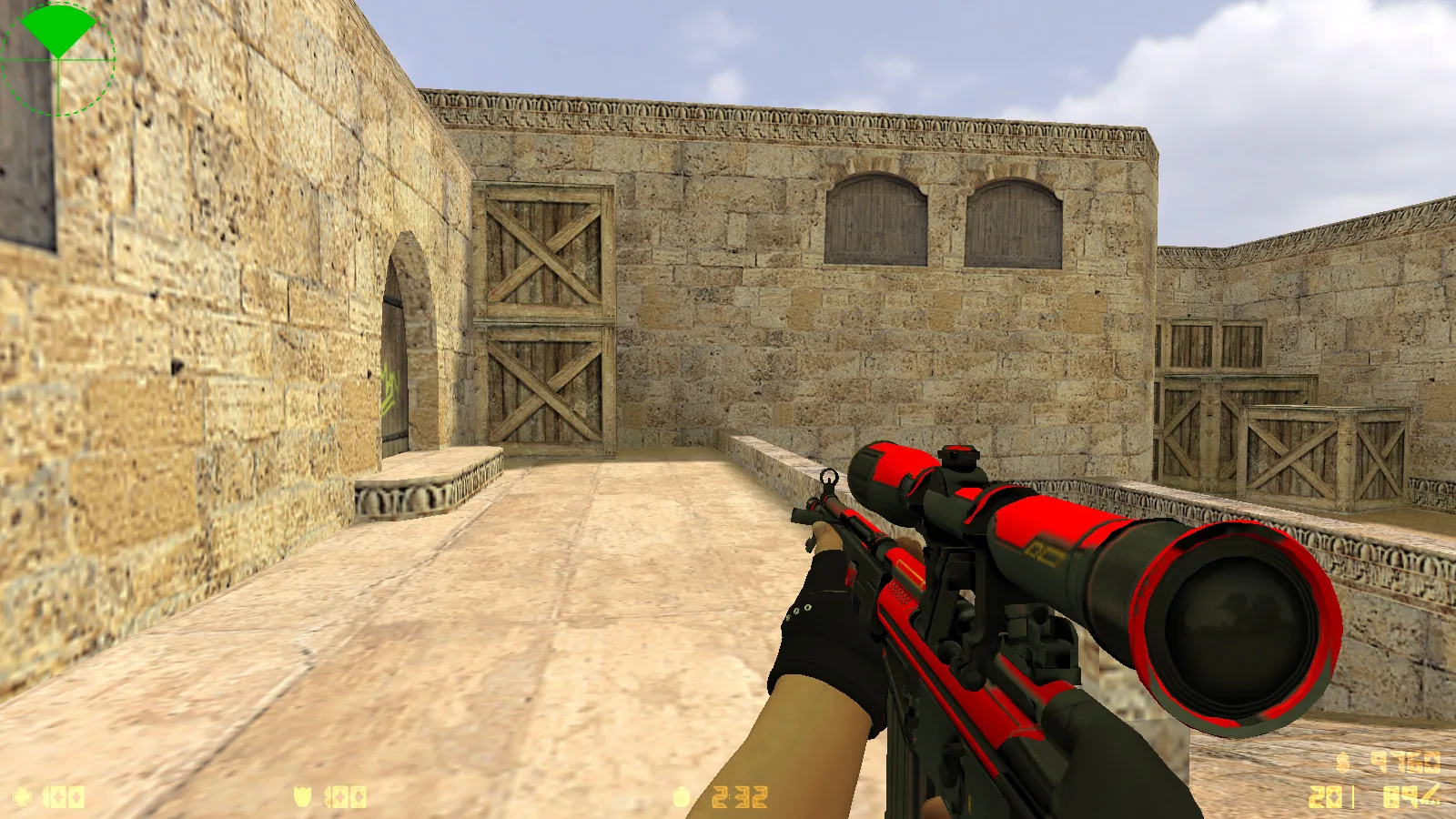Click the radar overview circle
The width and height of the screenshot is (1456, 819).
point(58,59)
